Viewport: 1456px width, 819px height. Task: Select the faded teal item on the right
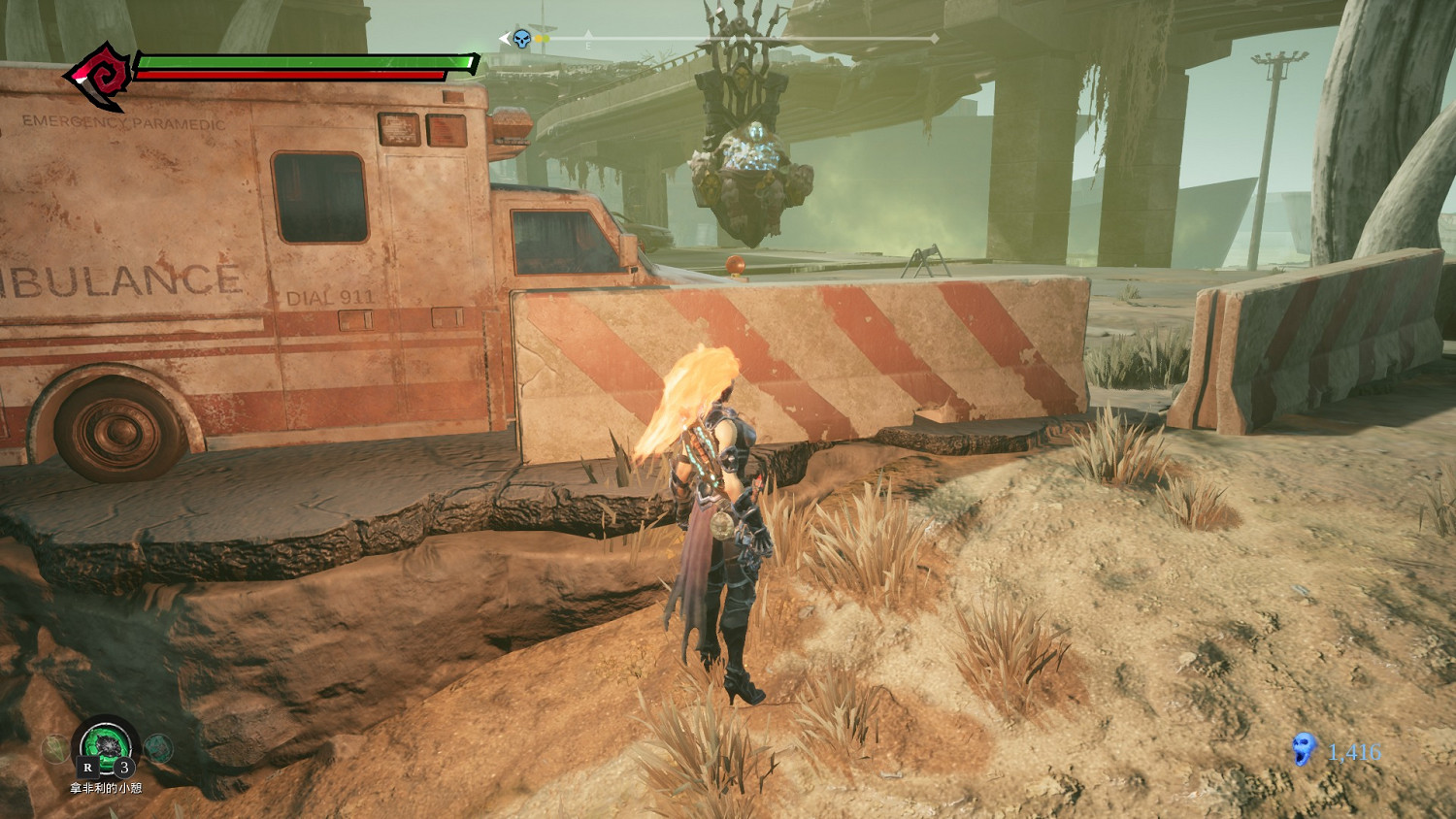click(158, 747)
